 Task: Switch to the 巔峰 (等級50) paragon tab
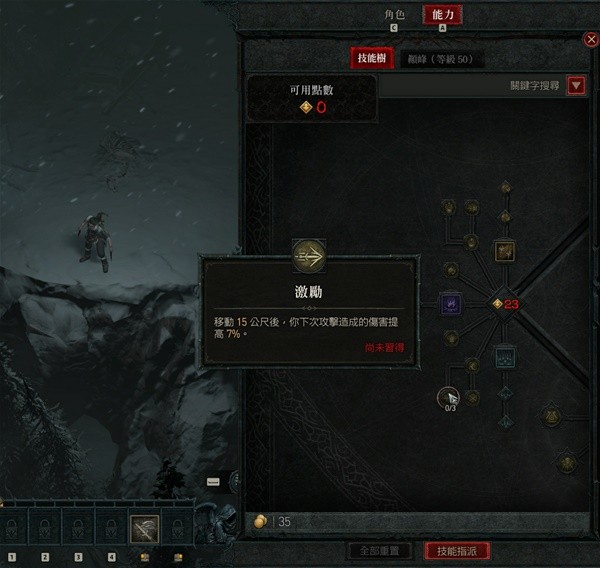440,59
